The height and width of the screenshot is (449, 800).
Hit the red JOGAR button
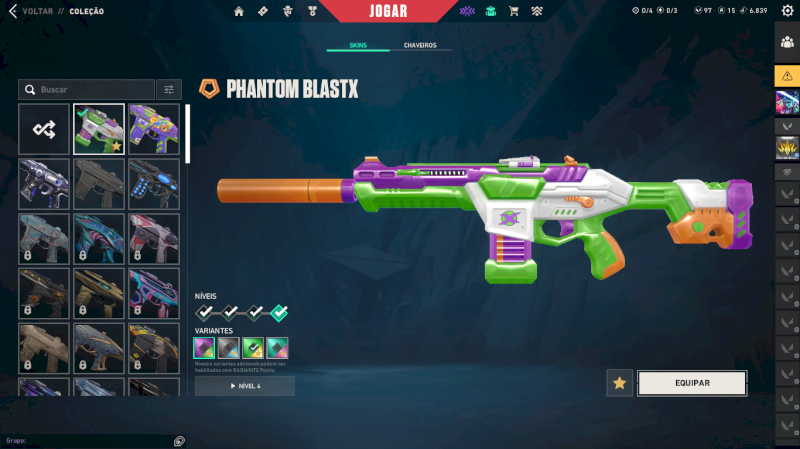point(387,11)
